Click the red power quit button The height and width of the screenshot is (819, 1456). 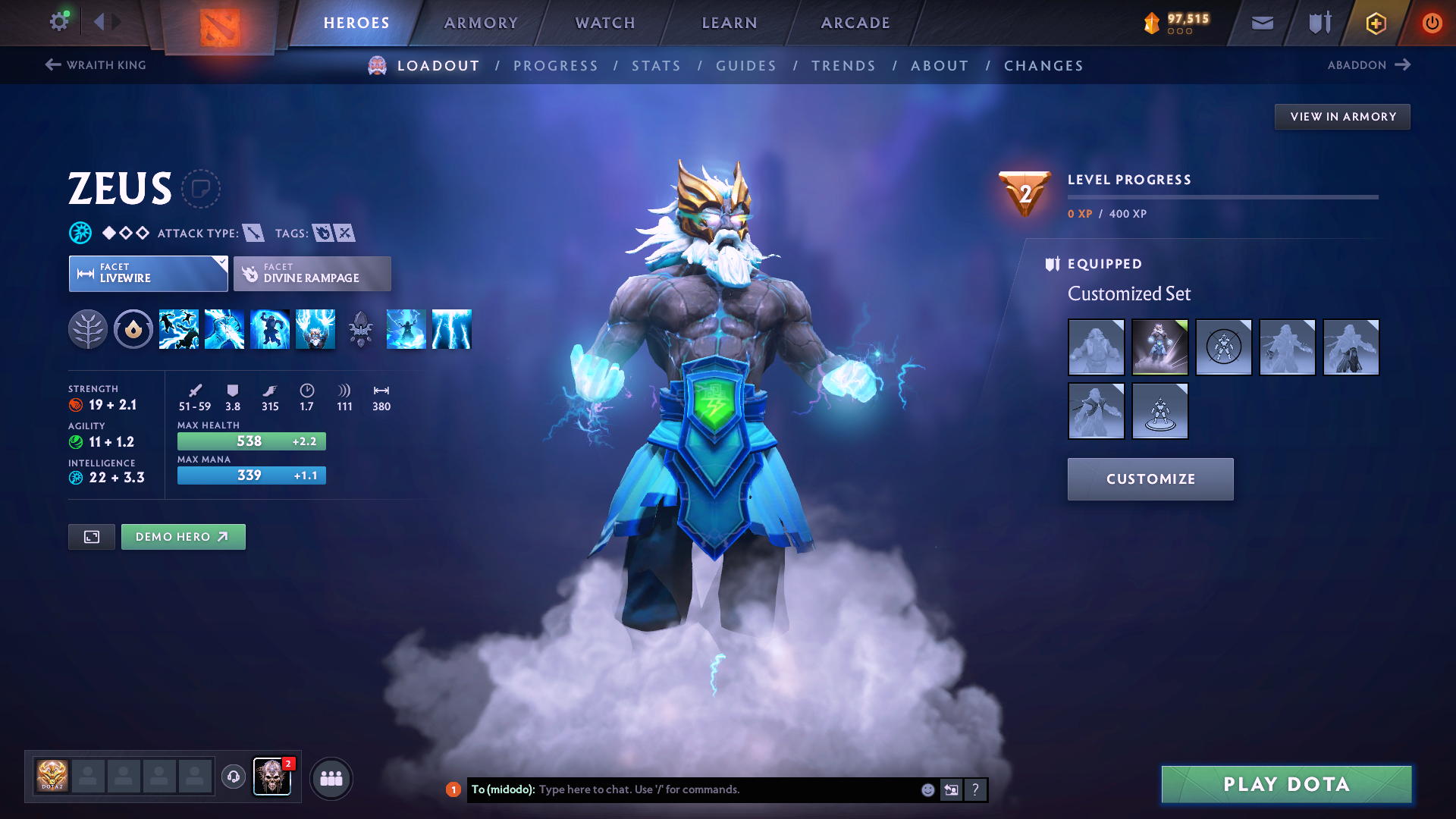tap(1432, 23)
